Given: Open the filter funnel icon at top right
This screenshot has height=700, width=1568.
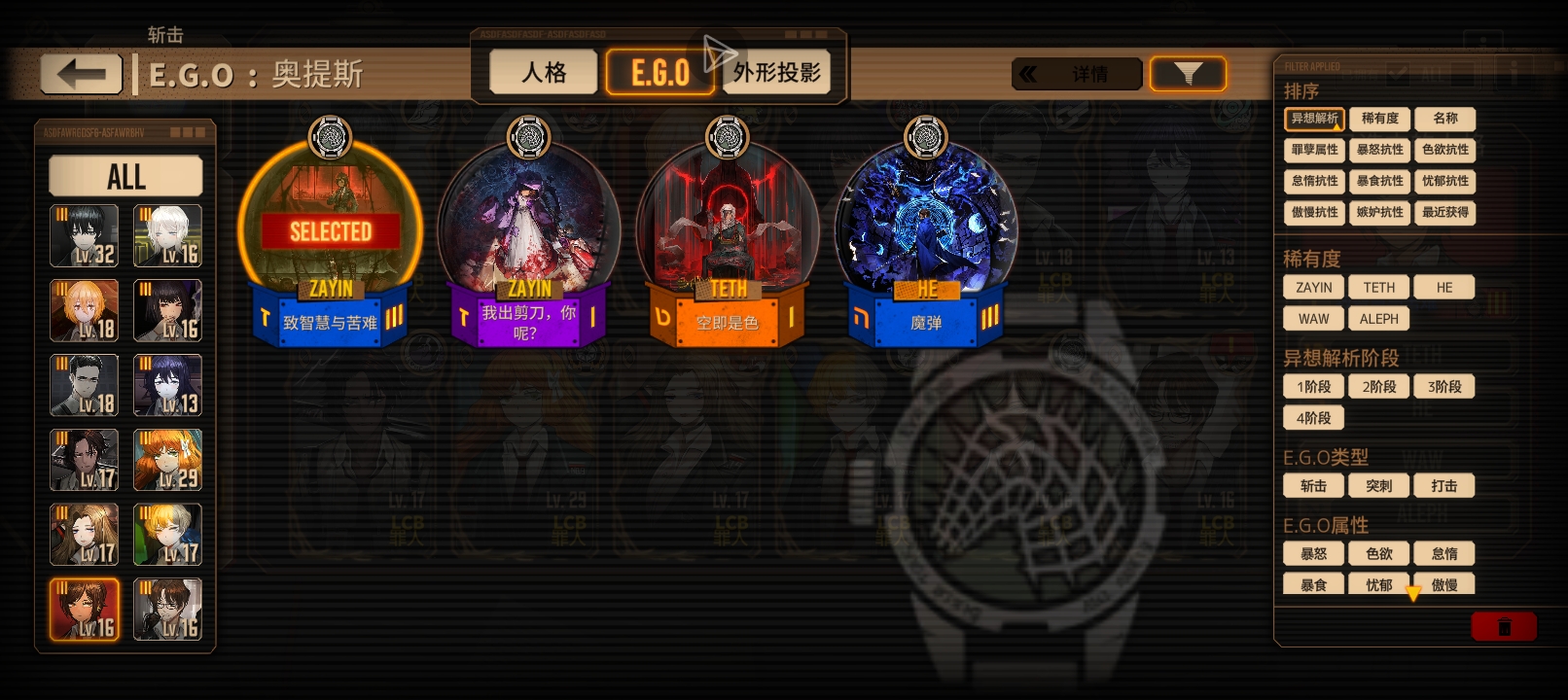Looking at the screenshot, I should point(1188,73).
